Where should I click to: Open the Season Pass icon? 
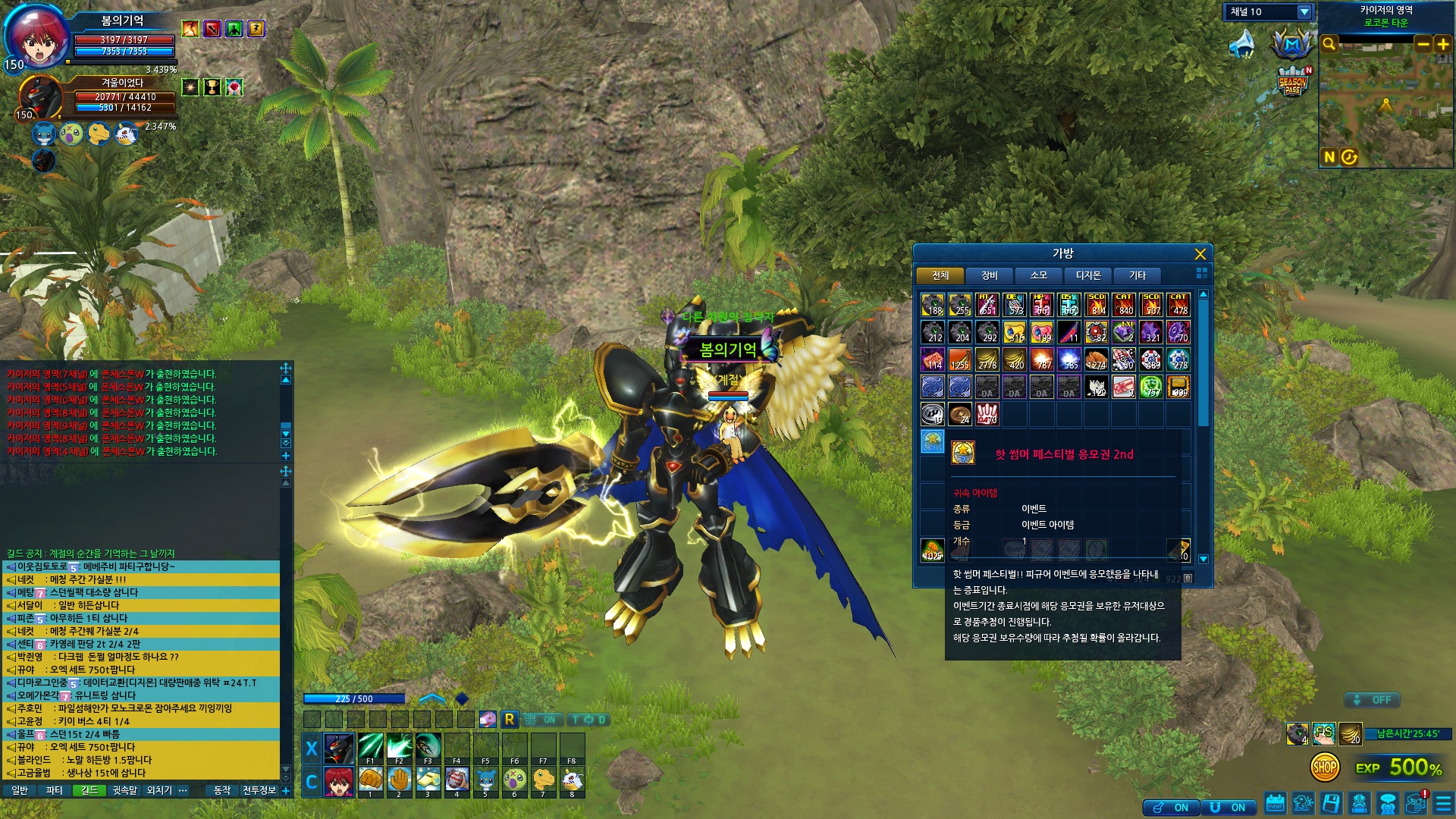point(1292,81)
